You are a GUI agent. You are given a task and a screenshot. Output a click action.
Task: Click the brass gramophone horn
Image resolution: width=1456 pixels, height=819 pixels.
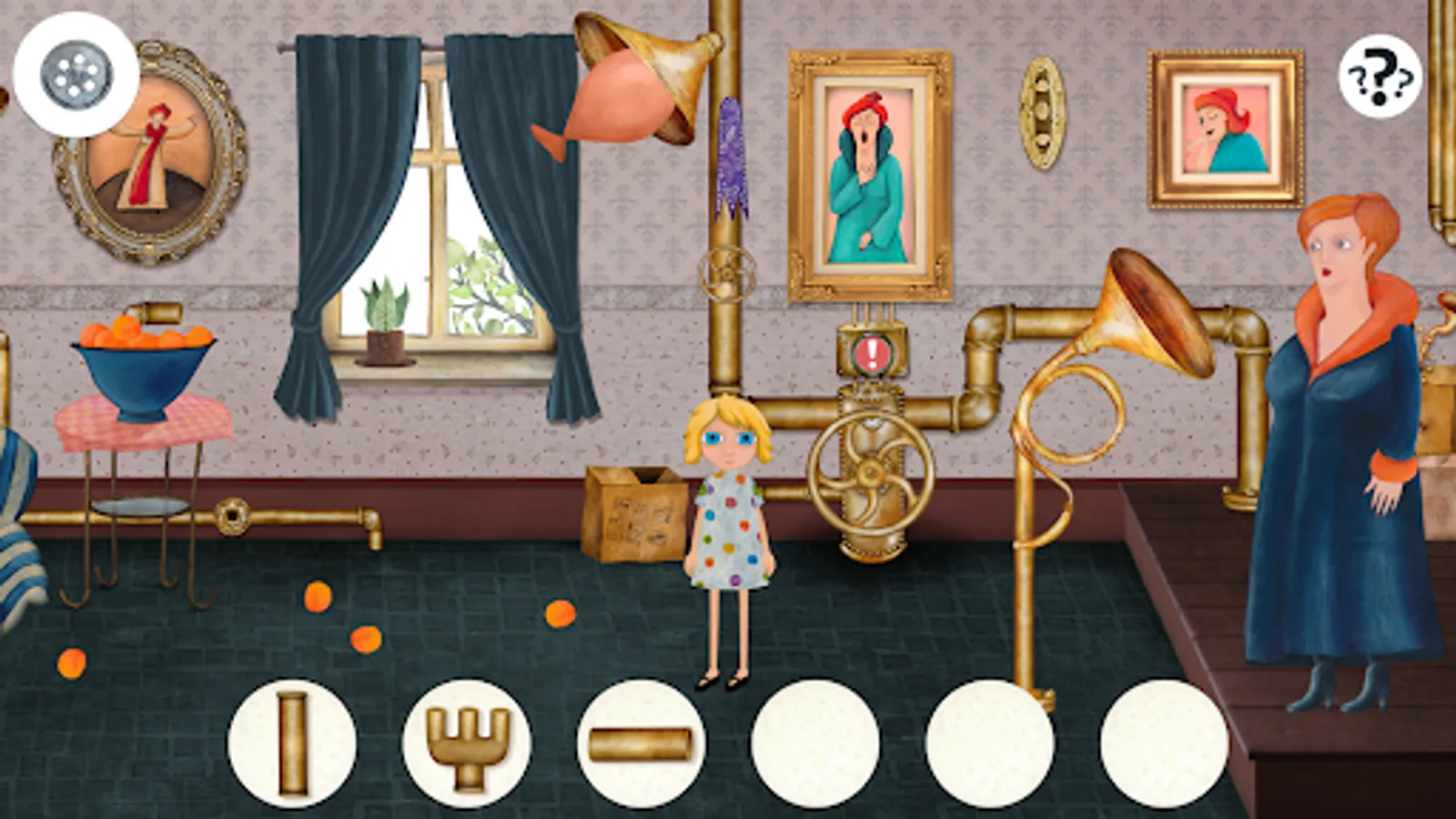[1137, 309]
